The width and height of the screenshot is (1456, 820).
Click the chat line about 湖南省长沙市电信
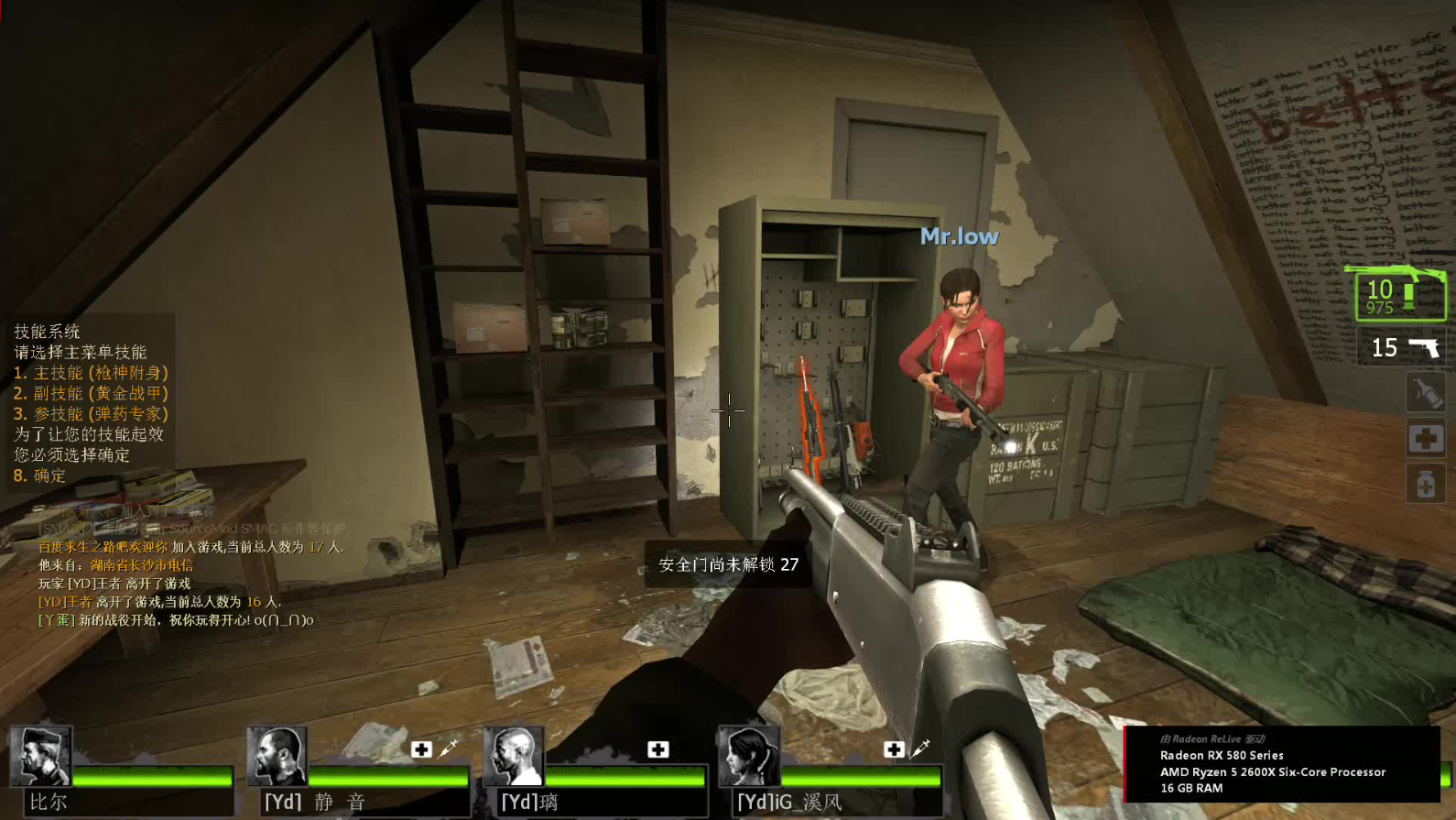(x=116, y=565)
